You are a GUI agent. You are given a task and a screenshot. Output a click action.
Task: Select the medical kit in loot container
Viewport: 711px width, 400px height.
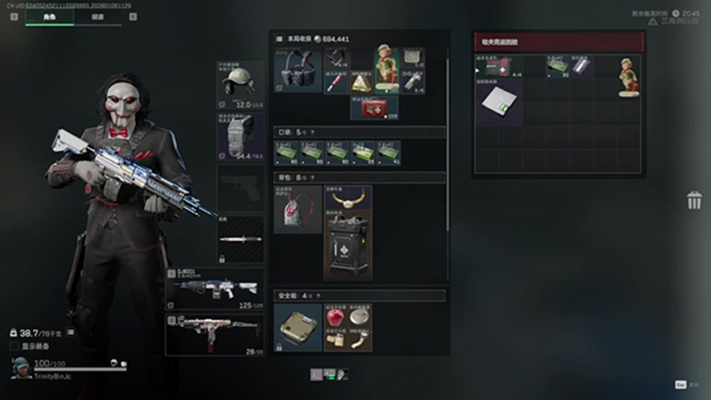[497, 66]
